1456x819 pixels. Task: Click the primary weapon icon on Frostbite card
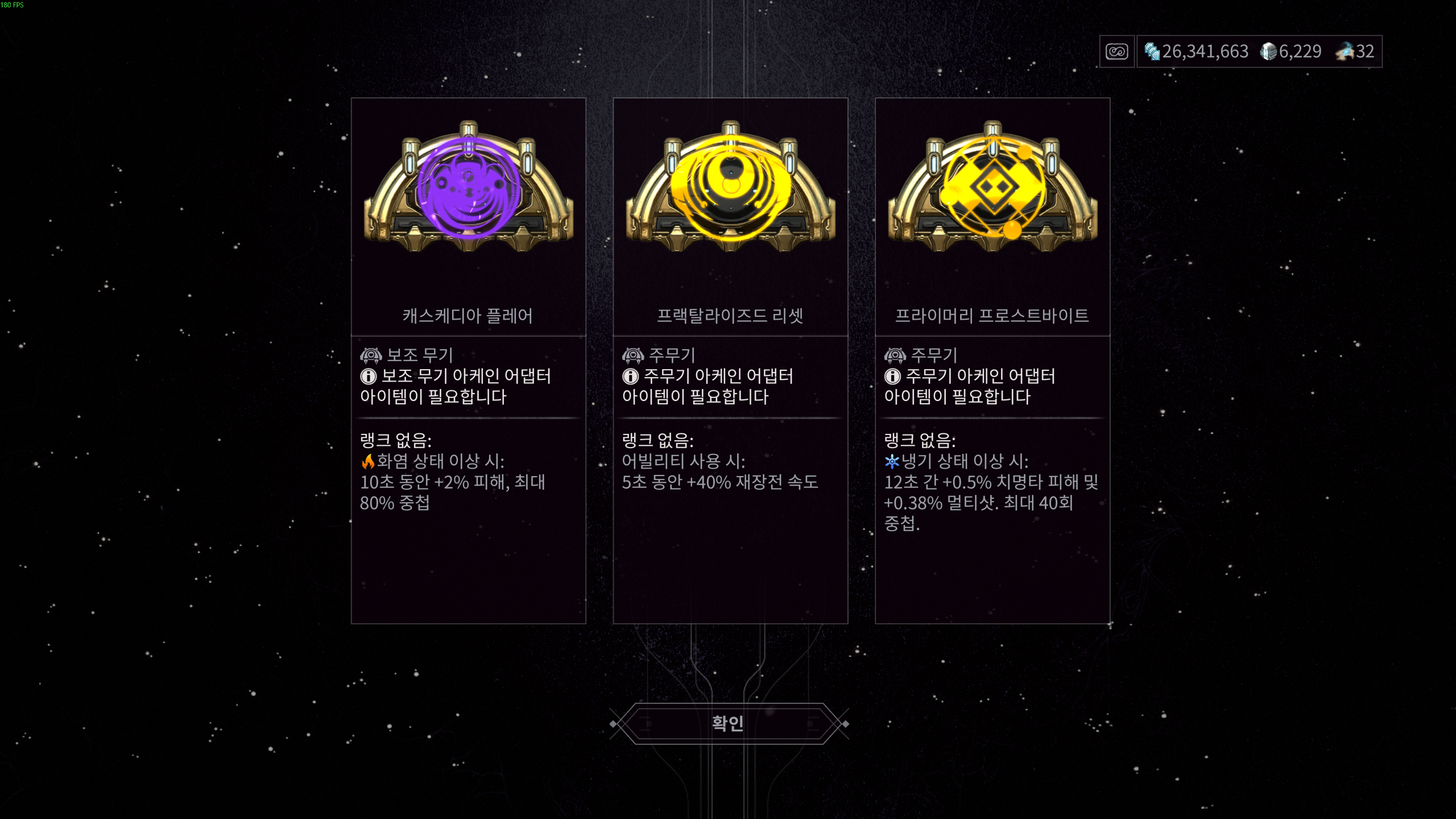895,354
